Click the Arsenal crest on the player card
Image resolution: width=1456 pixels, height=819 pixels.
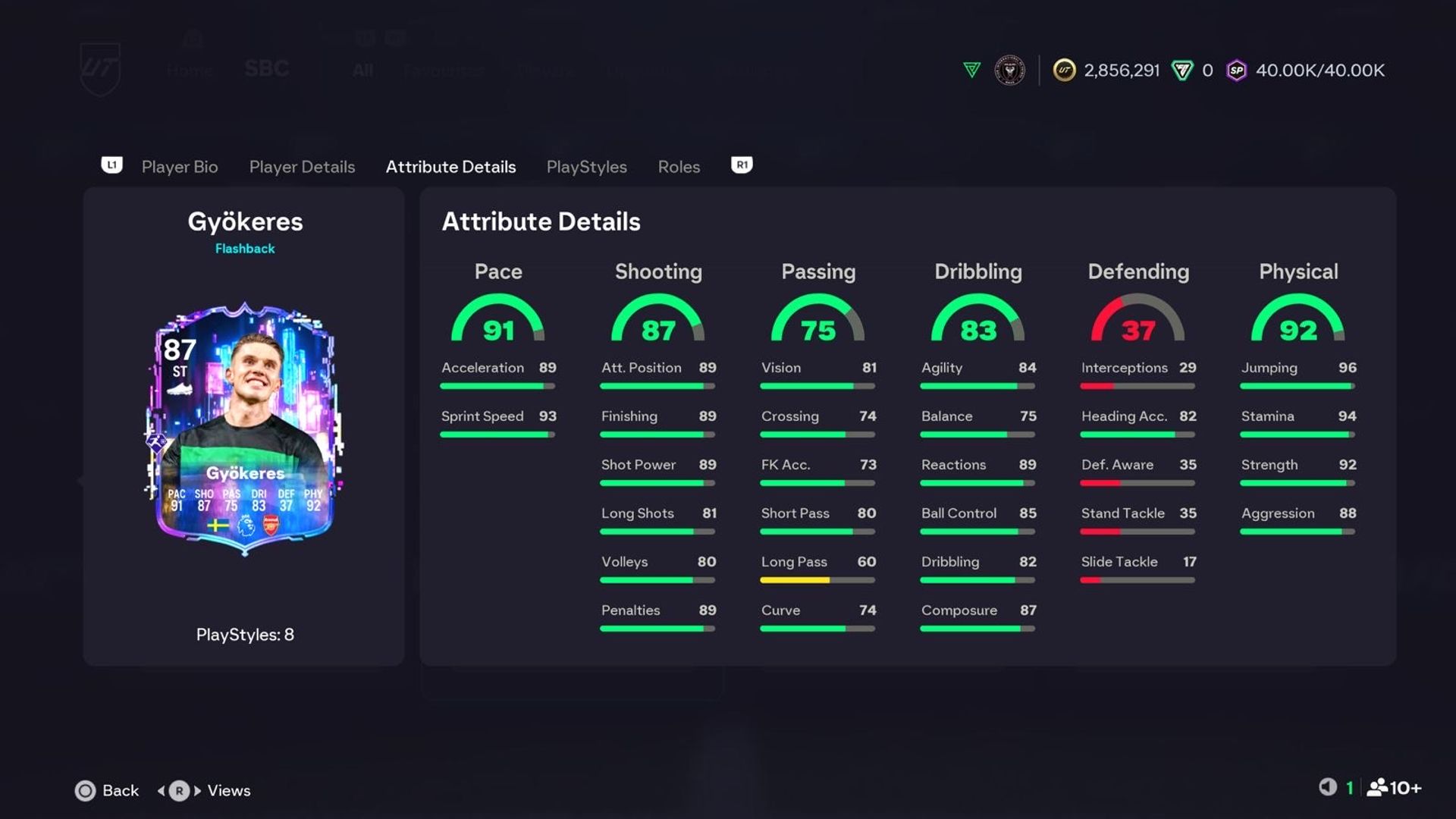[271, 524]
